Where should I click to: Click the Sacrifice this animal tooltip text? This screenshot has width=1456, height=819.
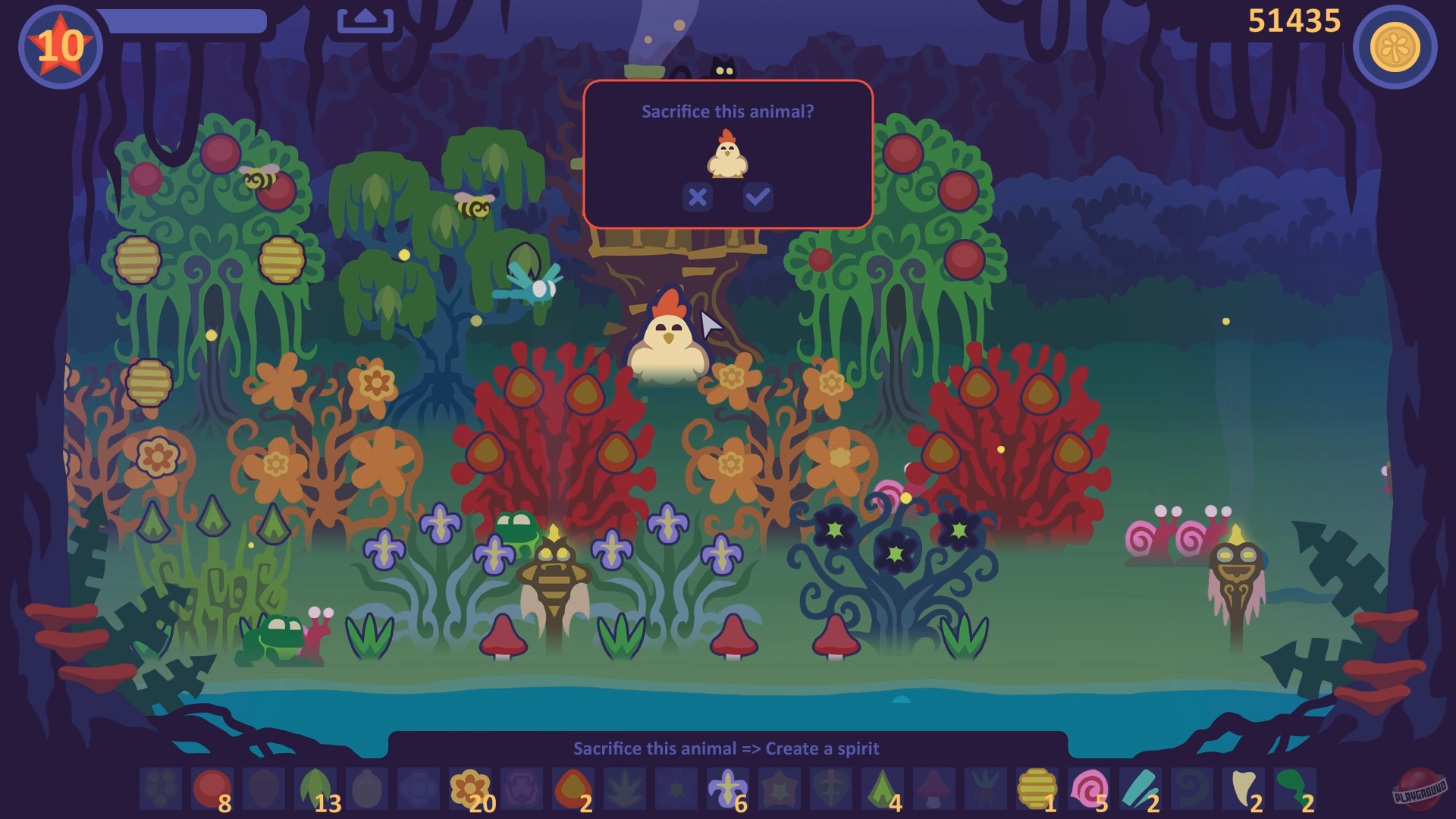[x=726, y=748]
